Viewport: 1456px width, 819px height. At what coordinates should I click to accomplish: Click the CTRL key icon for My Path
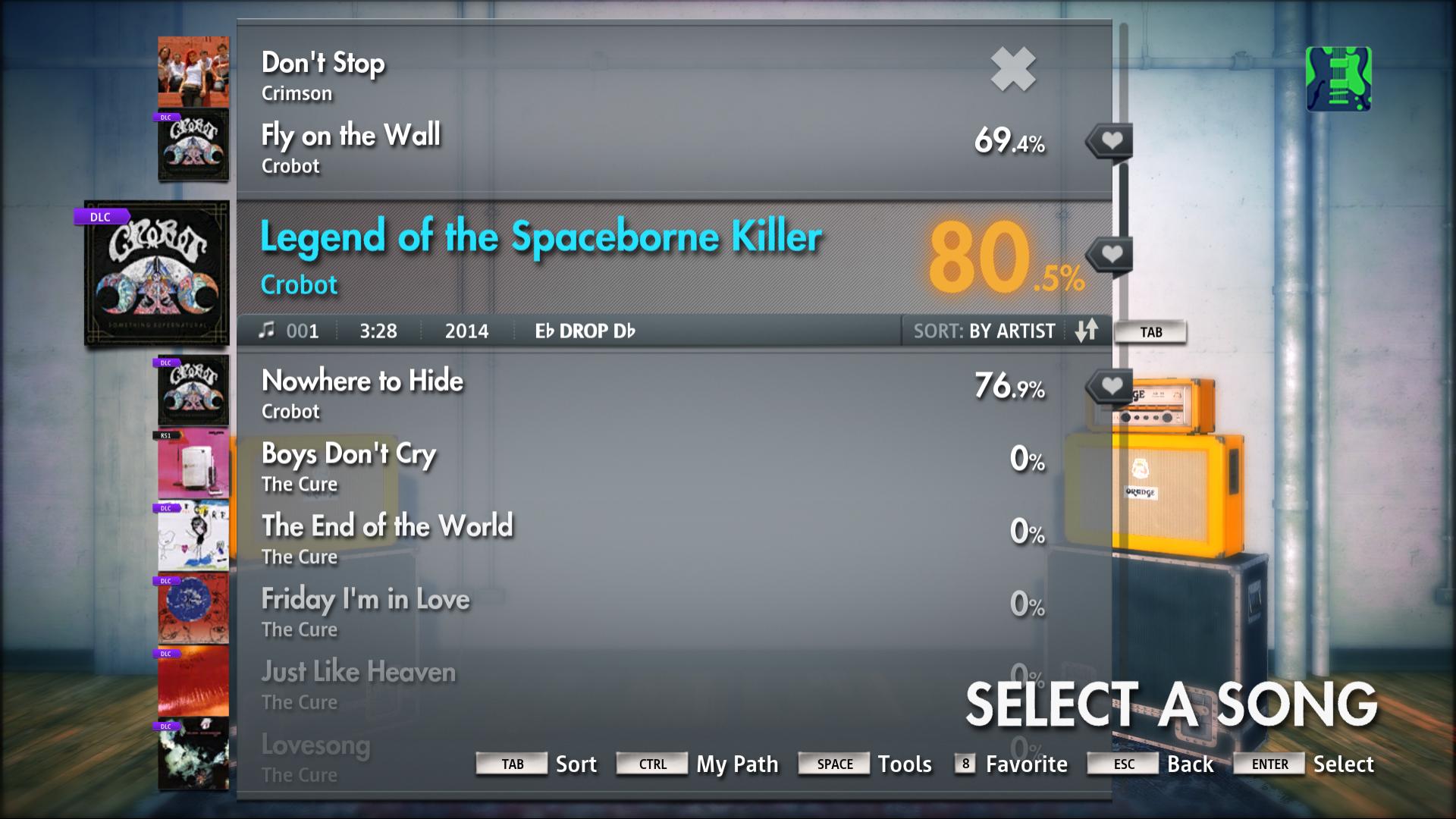coord(651,764)
